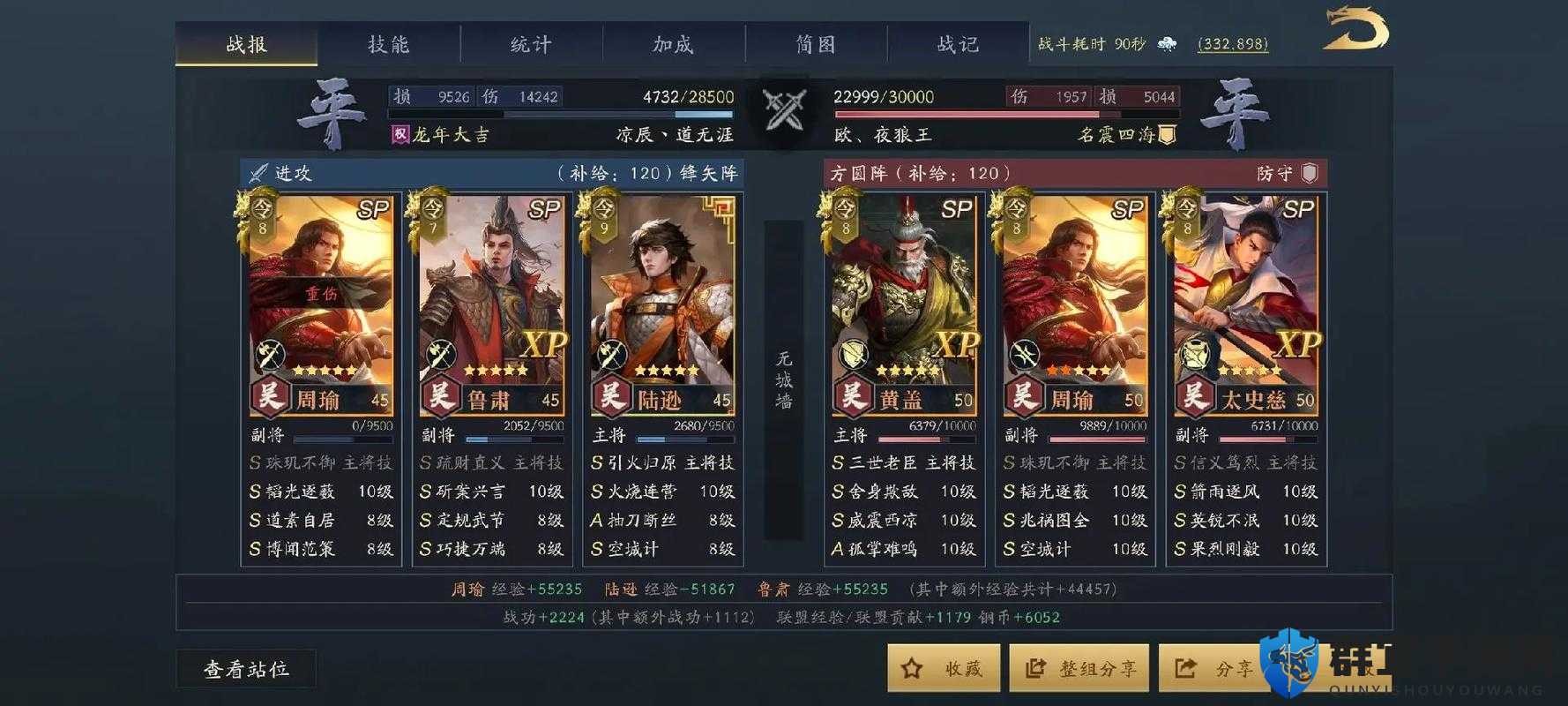Expand the 锋矢阵 formation details
The image size is (1568, 706).
coord(708,173)
